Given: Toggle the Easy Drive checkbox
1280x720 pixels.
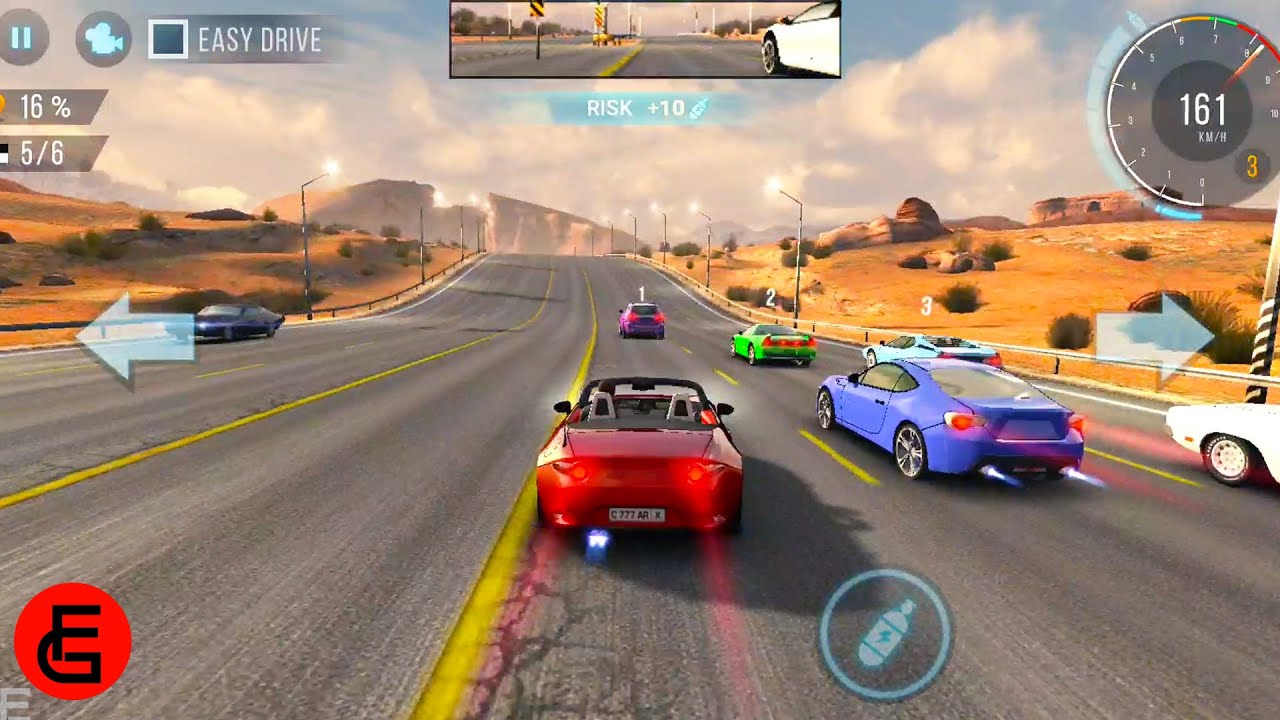Looking at the screenshot, I should [168, 40].
